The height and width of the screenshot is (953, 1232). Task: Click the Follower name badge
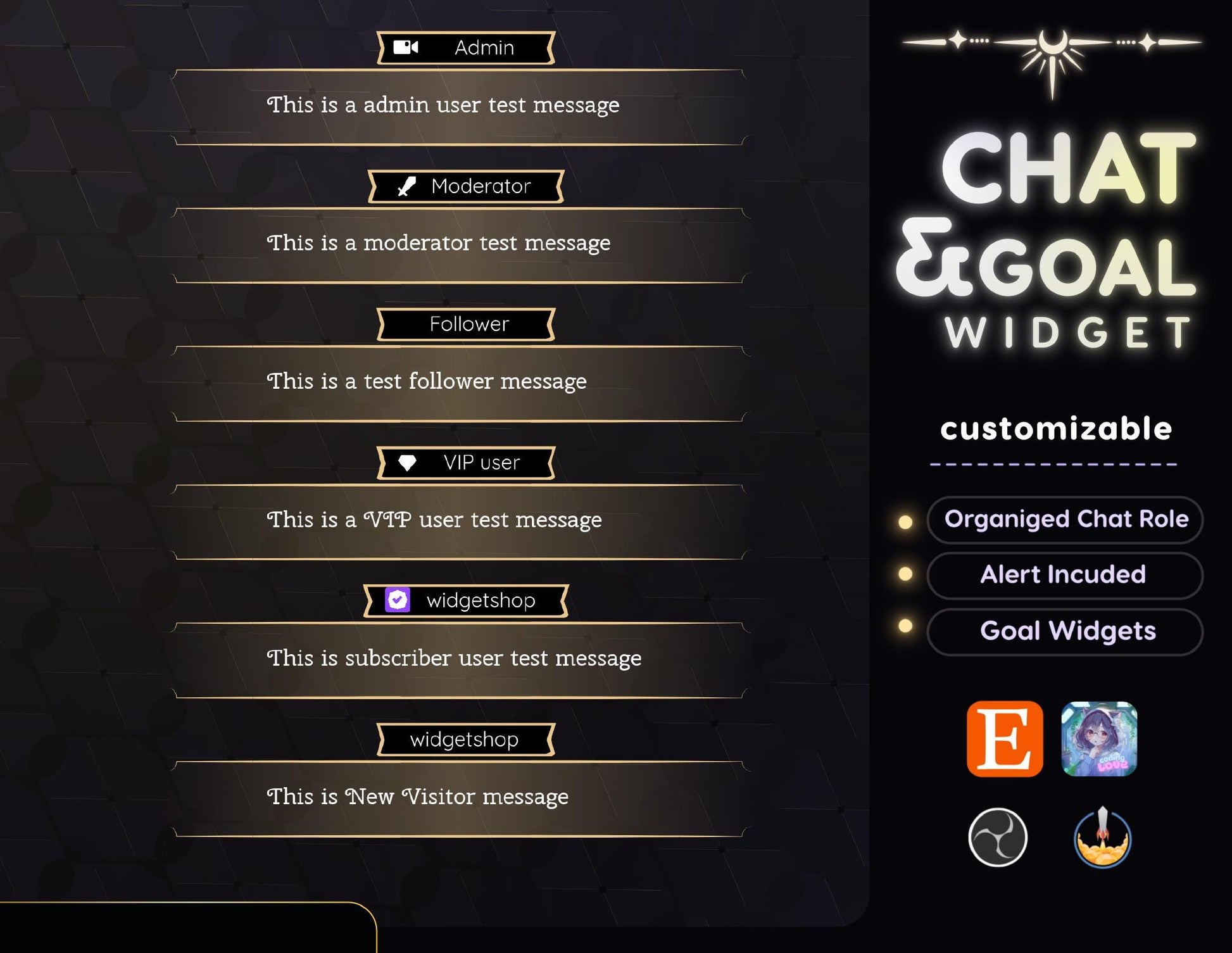(466, 324)
